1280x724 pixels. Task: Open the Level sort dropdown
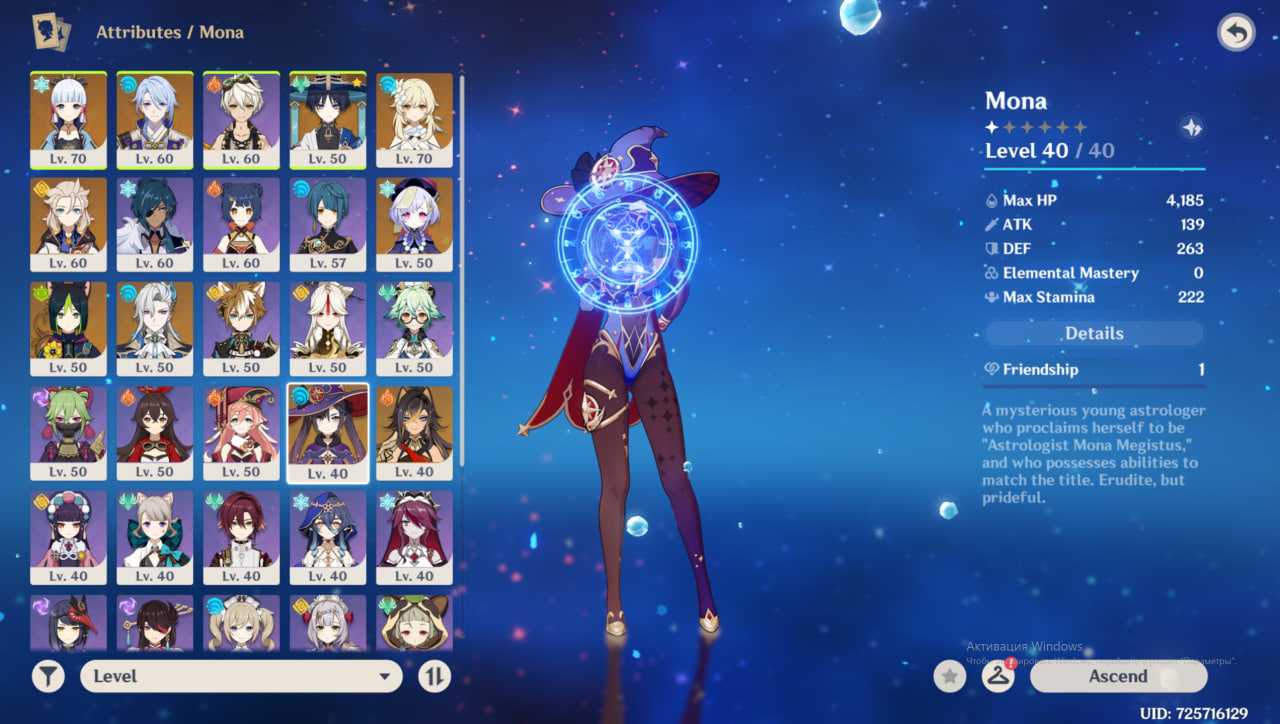(241, 676)
